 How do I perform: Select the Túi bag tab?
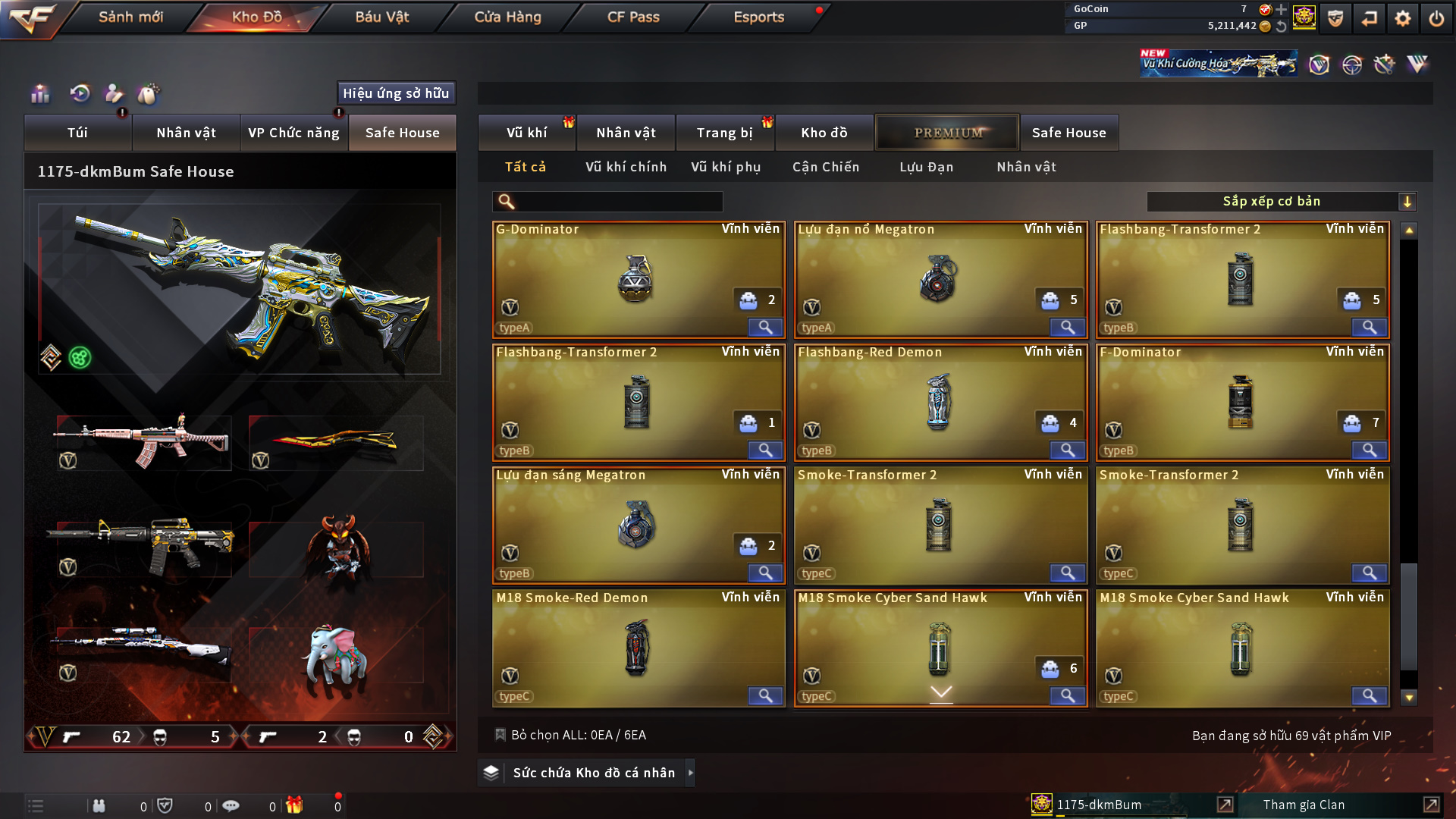click(x=77, y=133)
